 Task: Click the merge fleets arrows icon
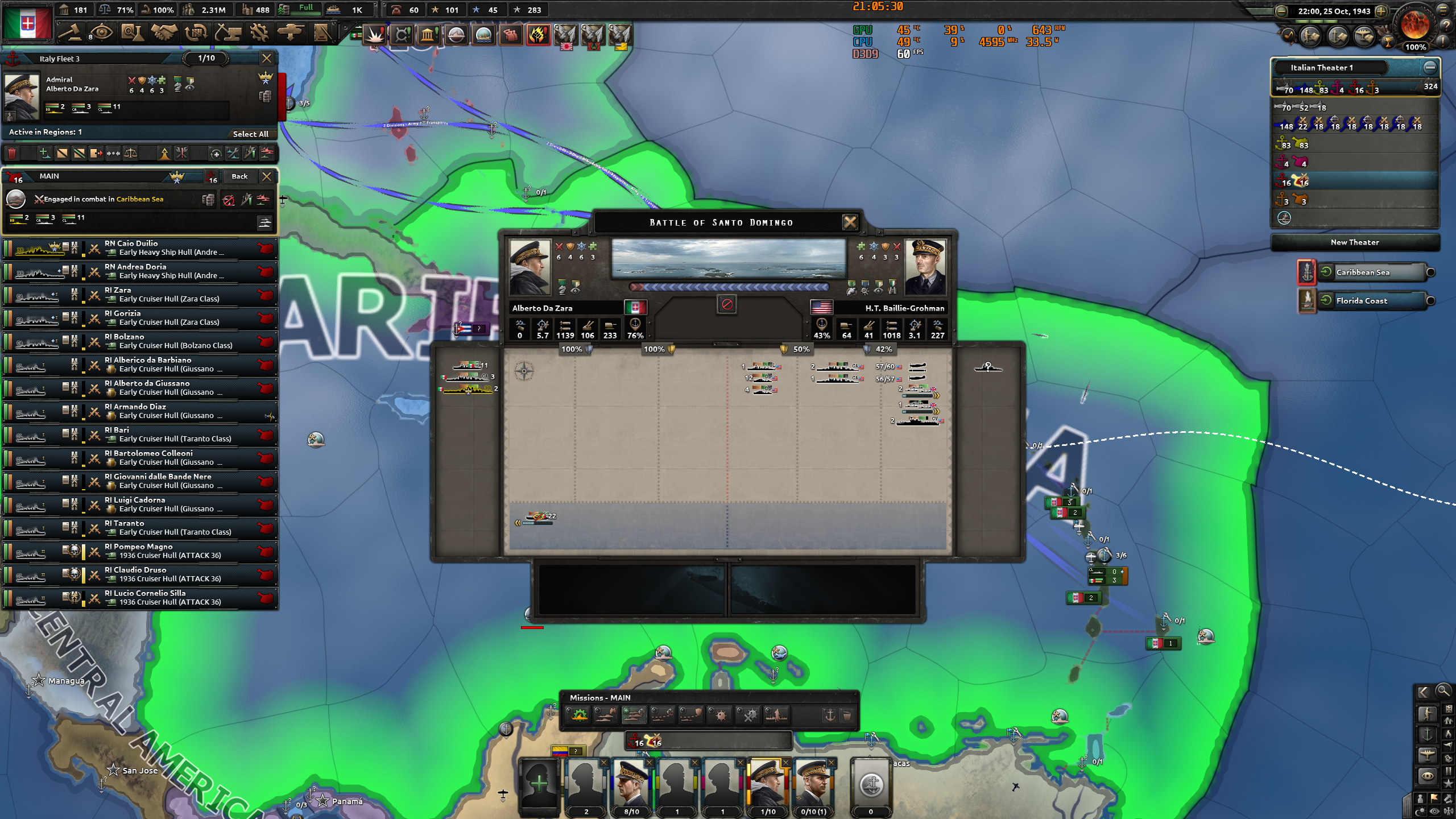point(113,154)
